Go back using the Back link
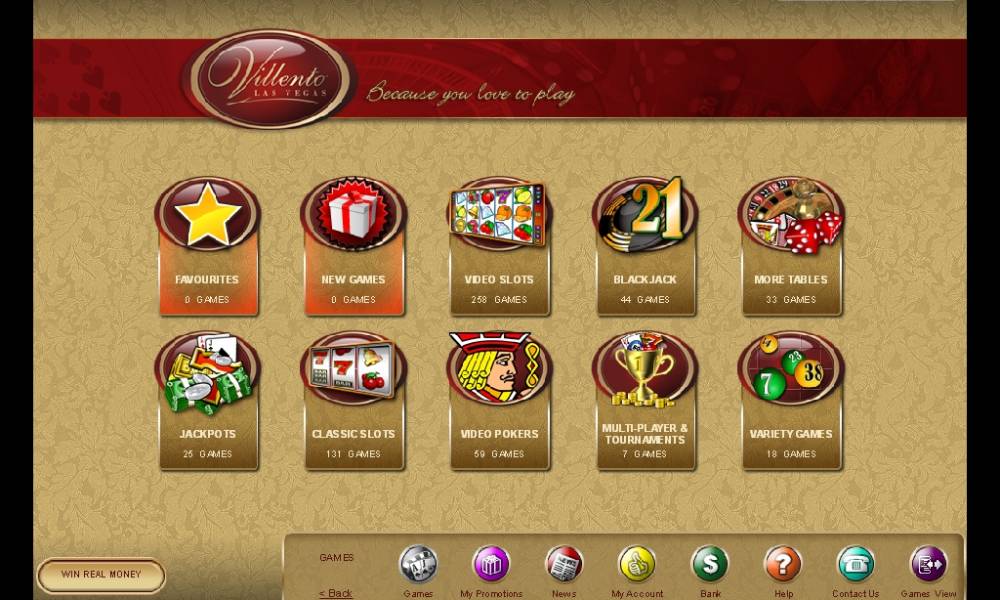This screenshot has width=1000, height=600. tap(336, 593)
